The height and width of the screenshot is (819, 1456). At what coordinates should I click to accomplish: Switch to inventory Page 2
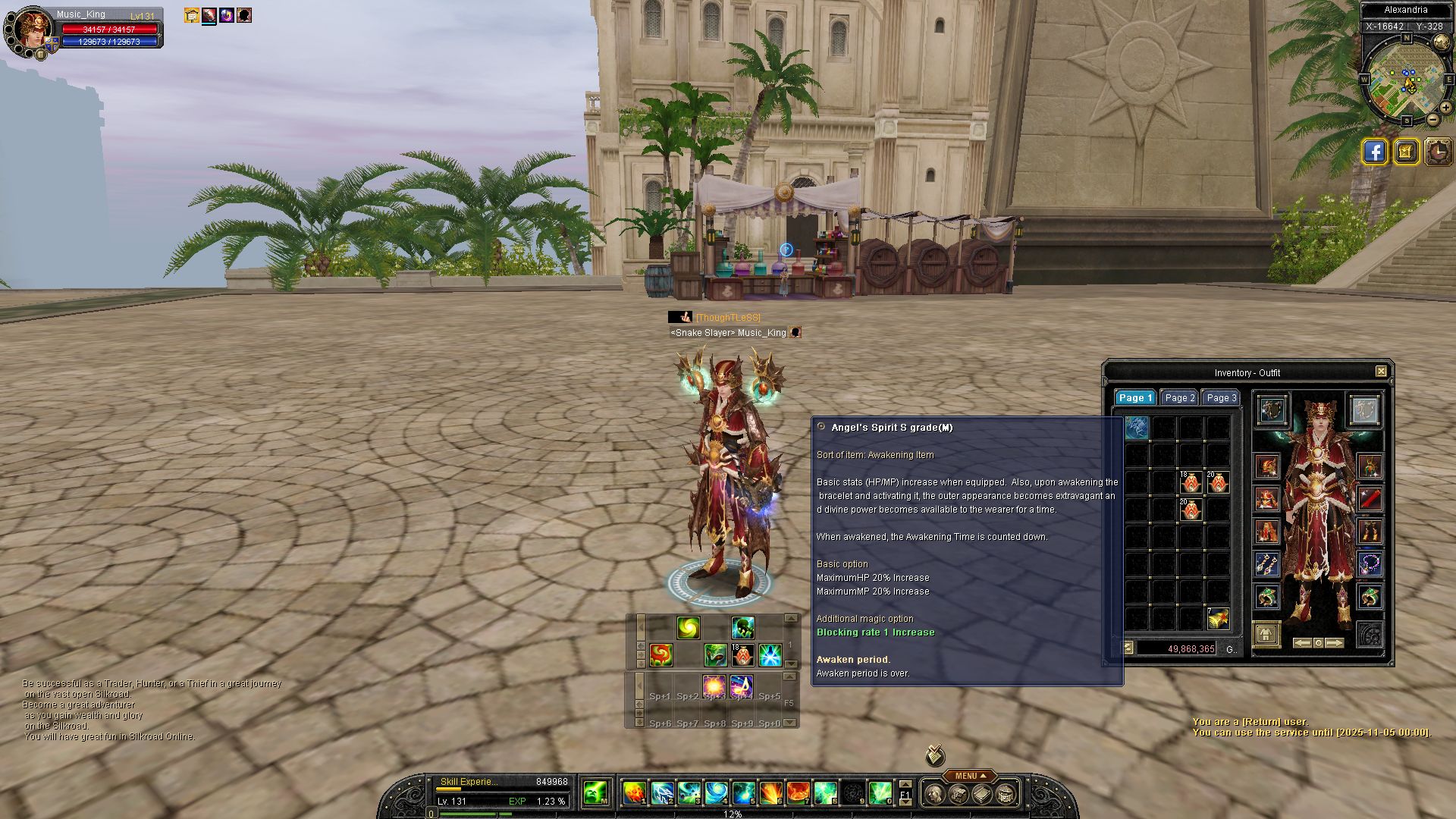click(1179, 398)
